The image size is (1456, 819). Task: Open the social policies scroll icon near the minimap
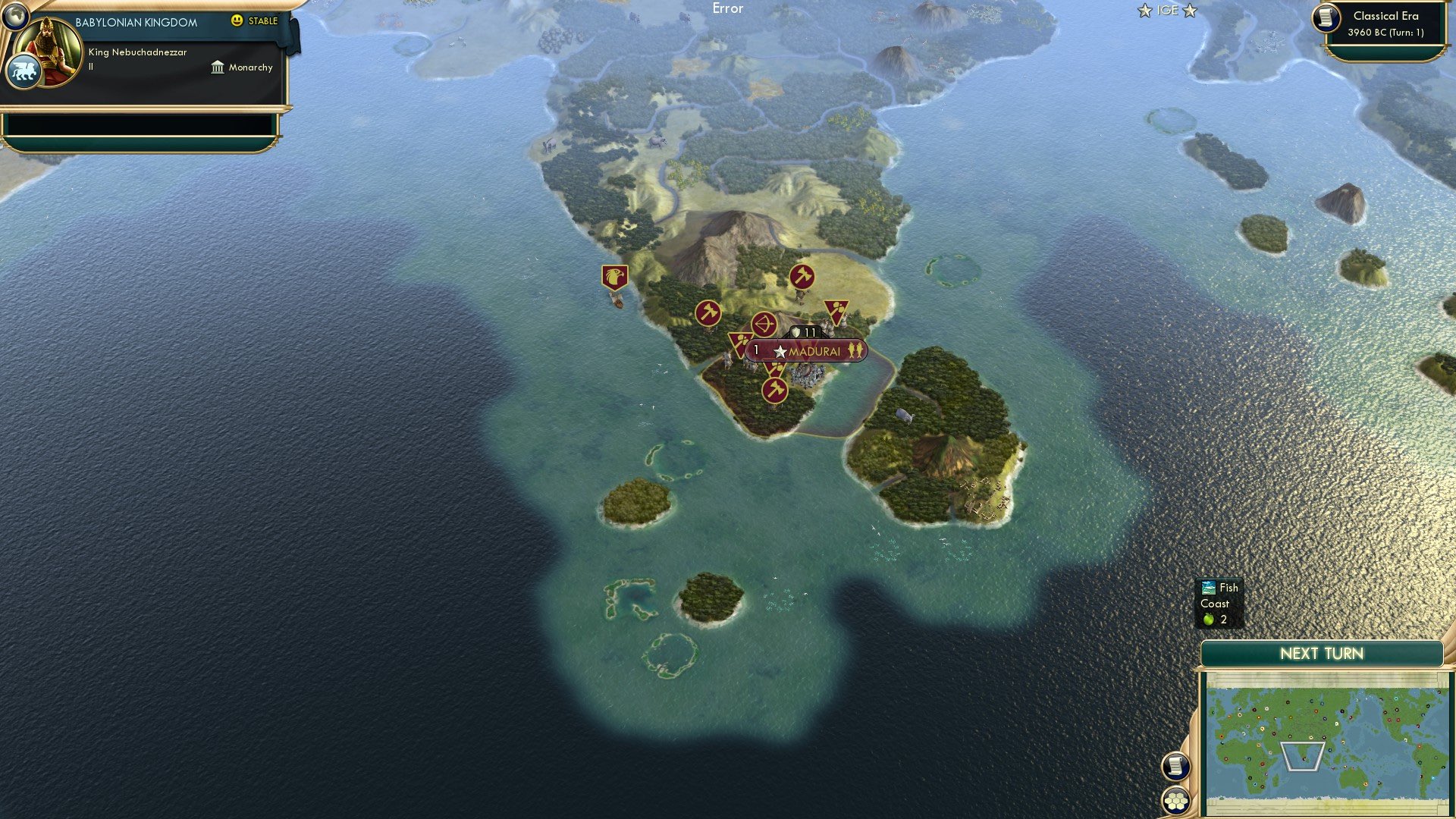[x=1175, y=767]
